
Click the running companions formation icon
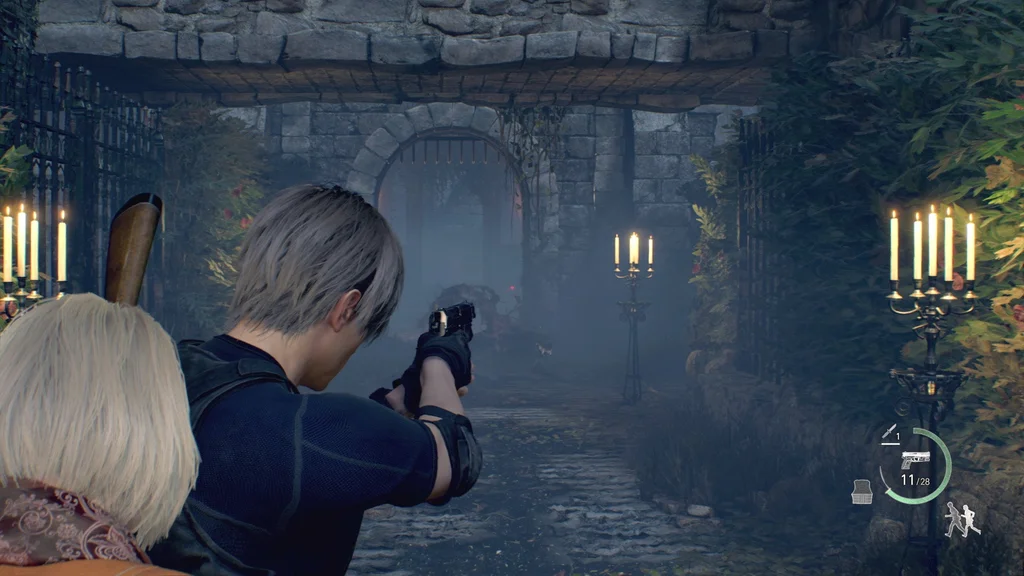click(x=961, y=519)
